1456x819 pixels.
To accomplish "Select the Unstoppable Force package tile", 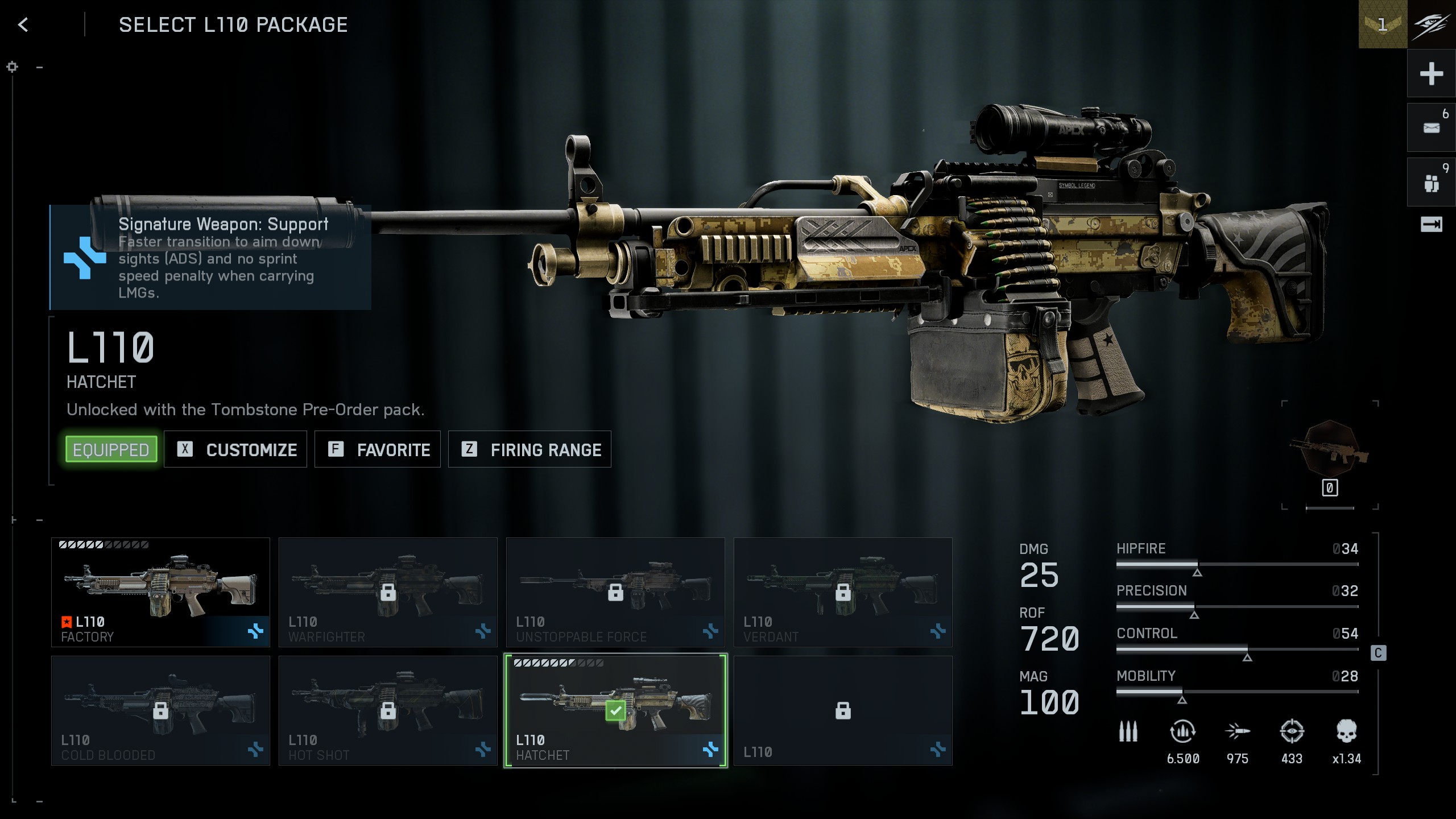I will (615, 592).
